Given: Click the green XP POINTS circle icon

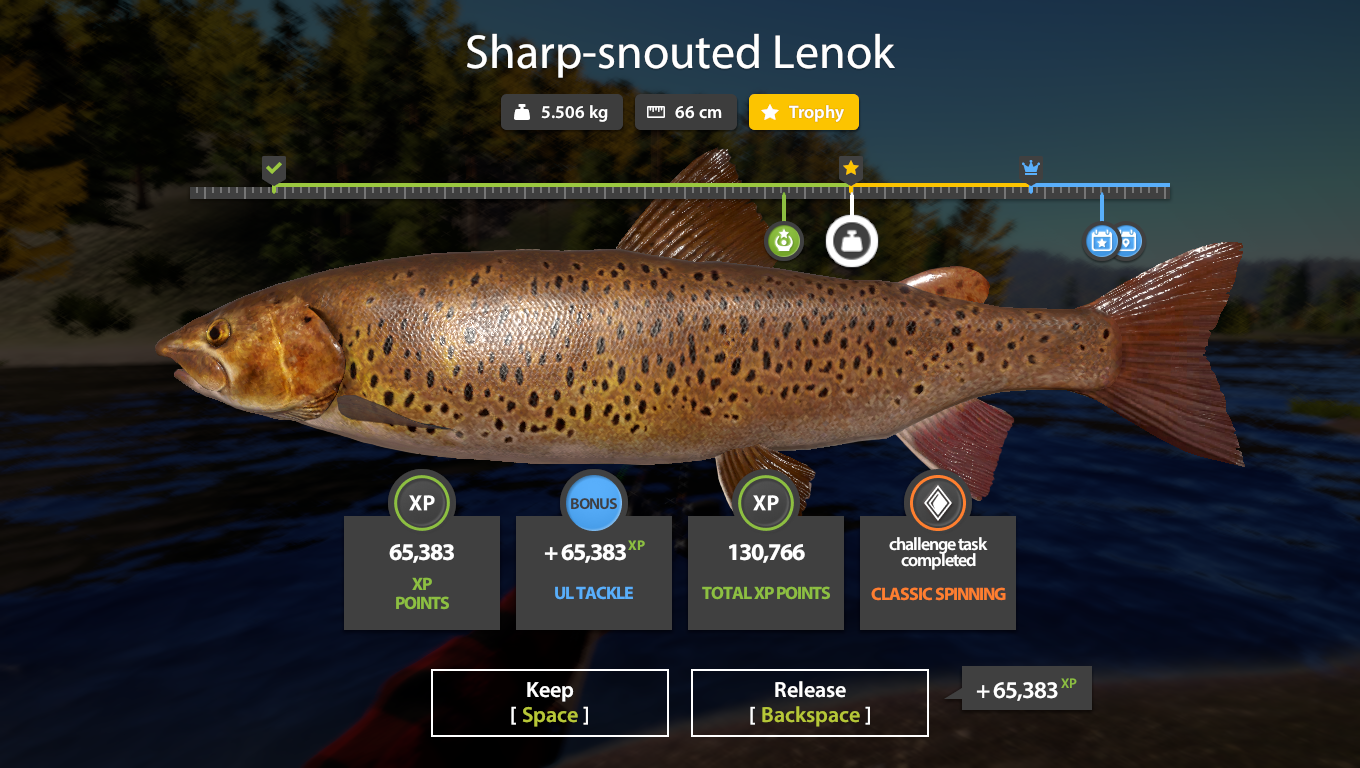Looking at the screenshot, I should tap(421, 503).
